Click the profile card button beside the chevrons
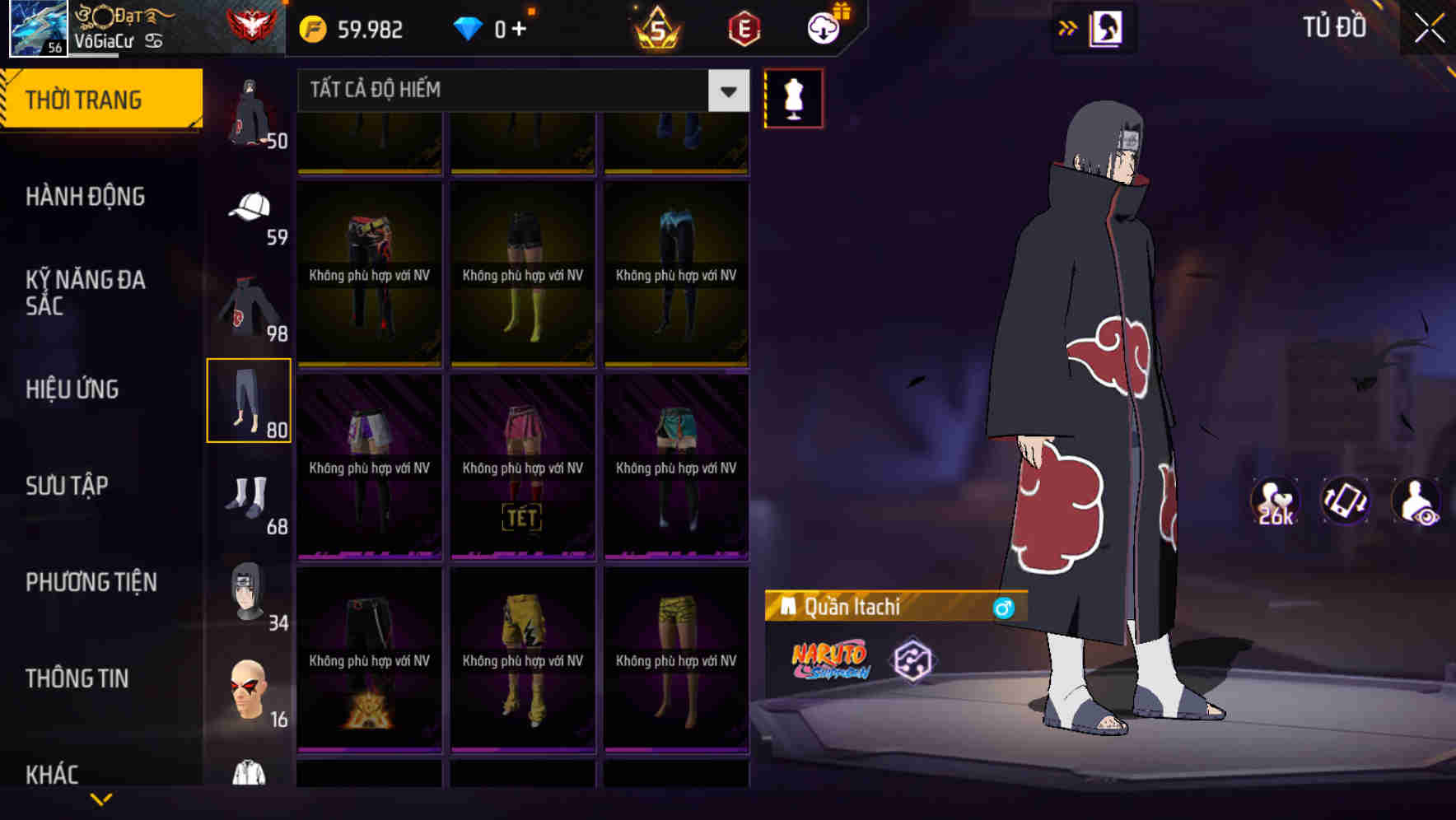 click(x=1104, y=27)
